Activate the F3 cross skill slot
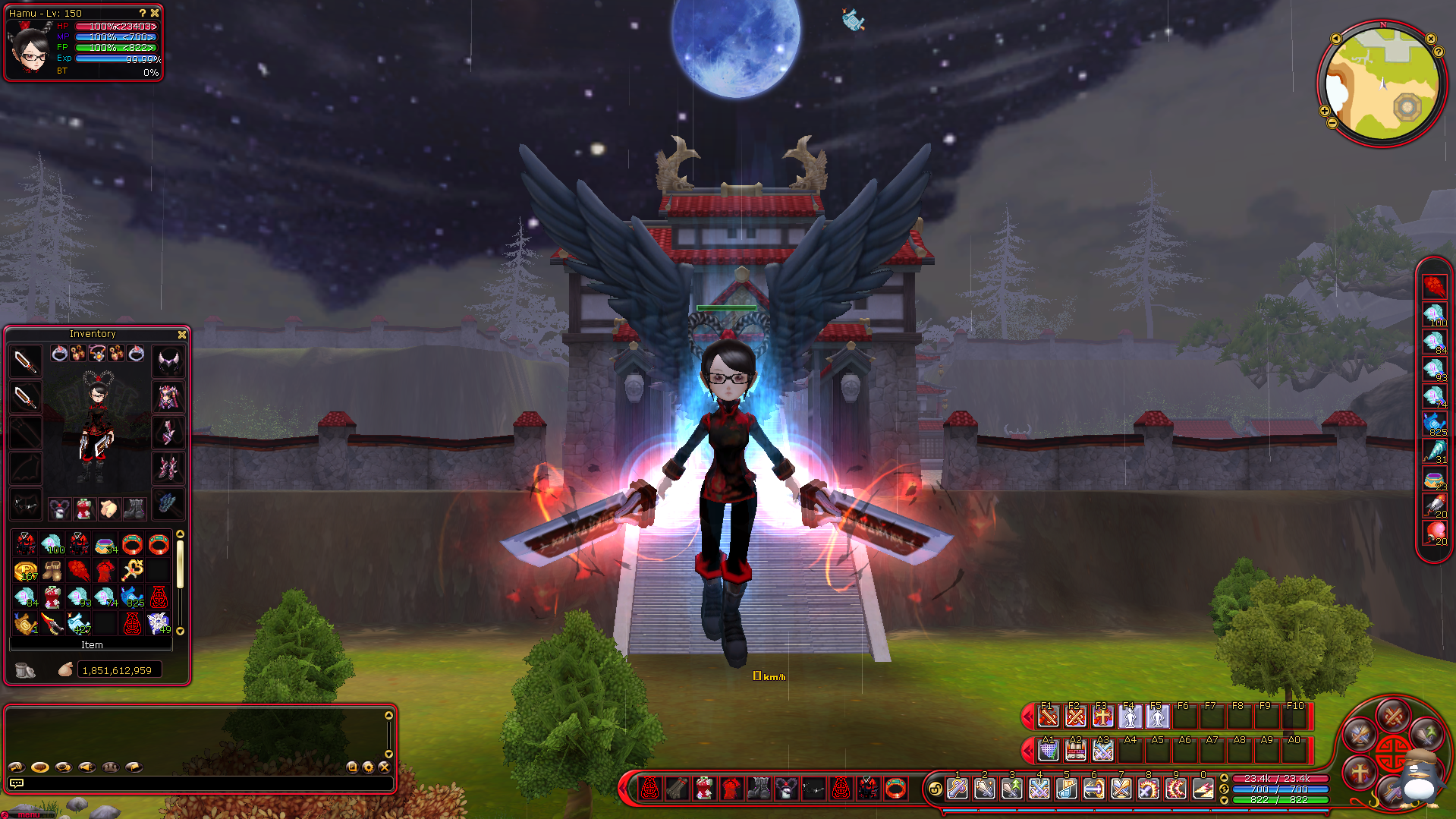This screenshot has height=819, width=1456. pyautogui.click(x=1102, y=716)
